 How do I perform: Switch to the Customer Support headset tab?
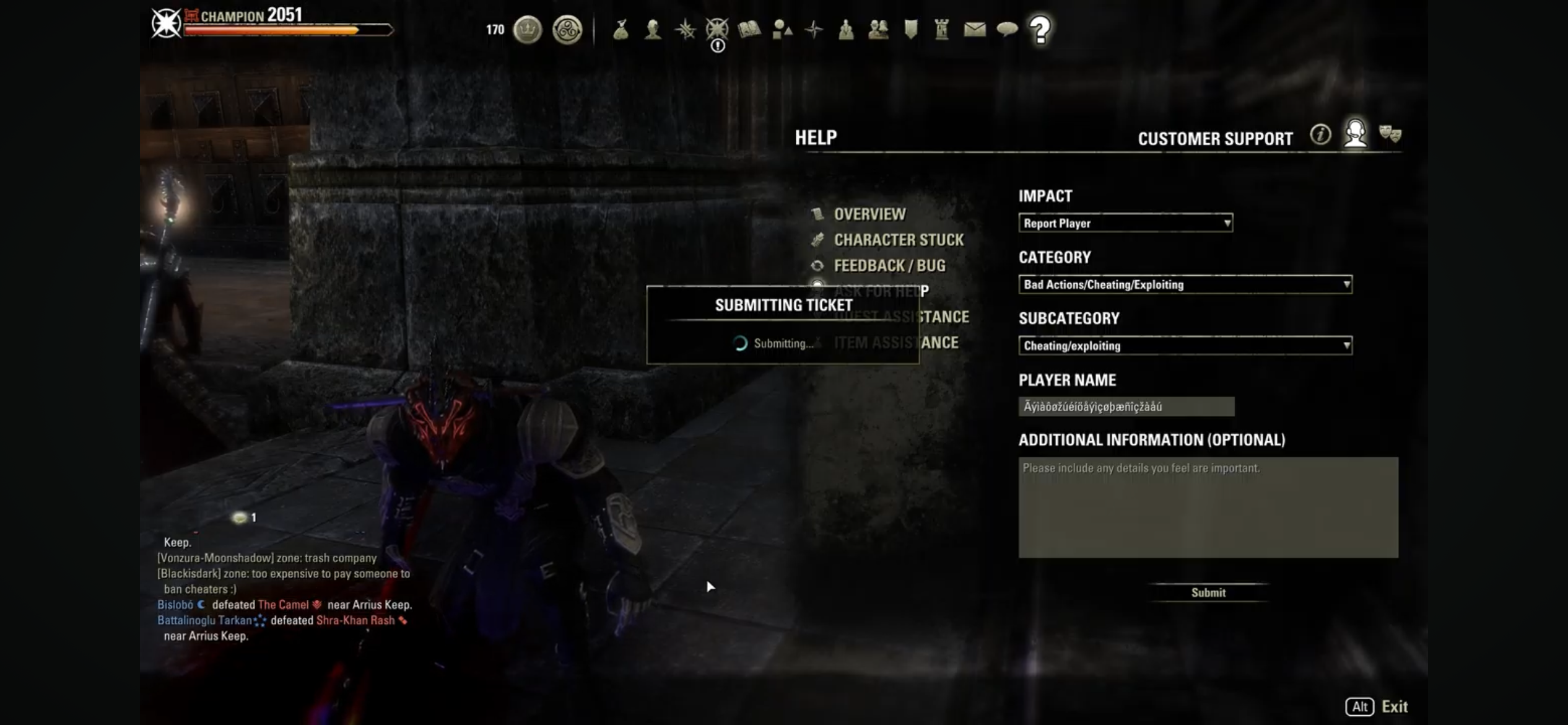(x=1357, y=135)
